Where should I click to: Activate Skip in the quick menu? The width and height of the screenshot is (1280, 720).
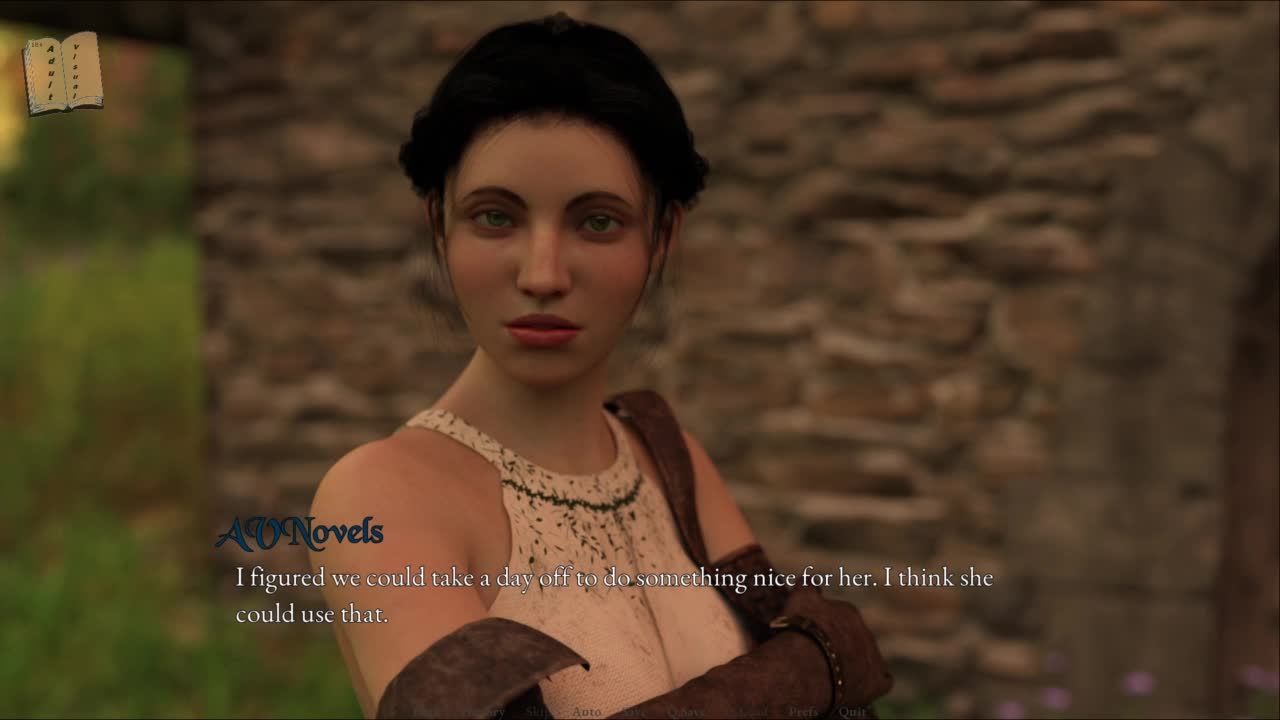540,712
